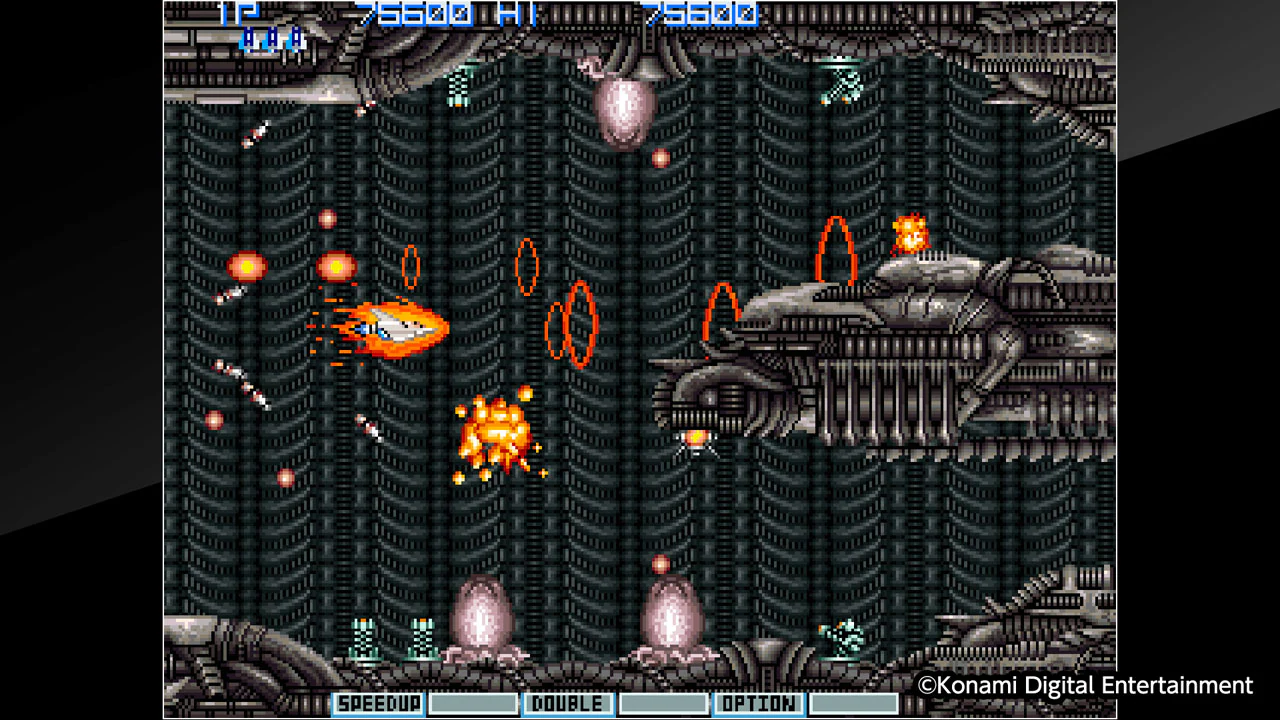Click the HI score label at the top
The width and height of the screenshot is (1280, 720).
[517, 16]
